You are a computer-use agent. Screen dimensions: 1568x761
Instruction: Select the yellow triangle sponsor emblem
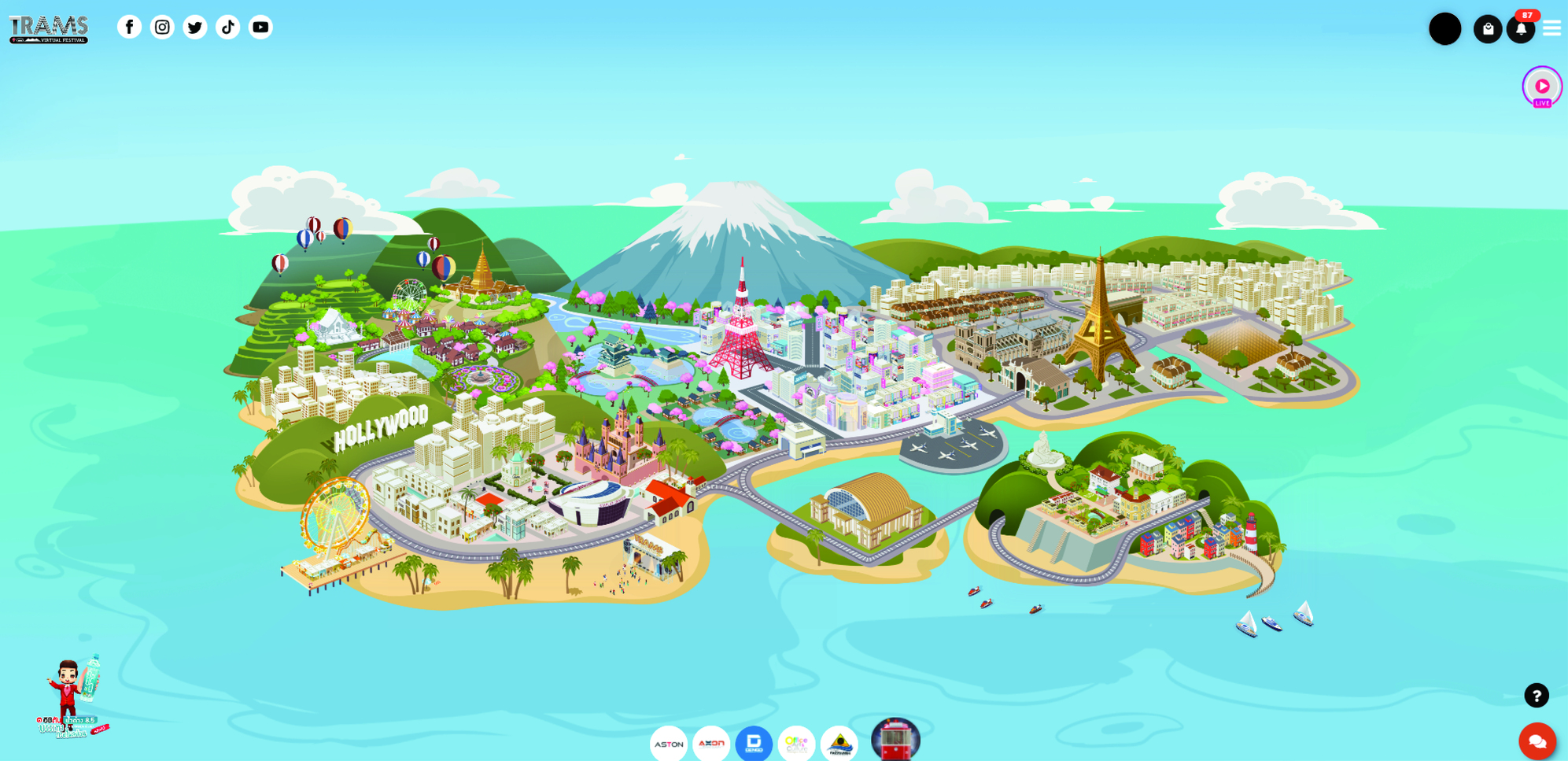pos(839,744)
